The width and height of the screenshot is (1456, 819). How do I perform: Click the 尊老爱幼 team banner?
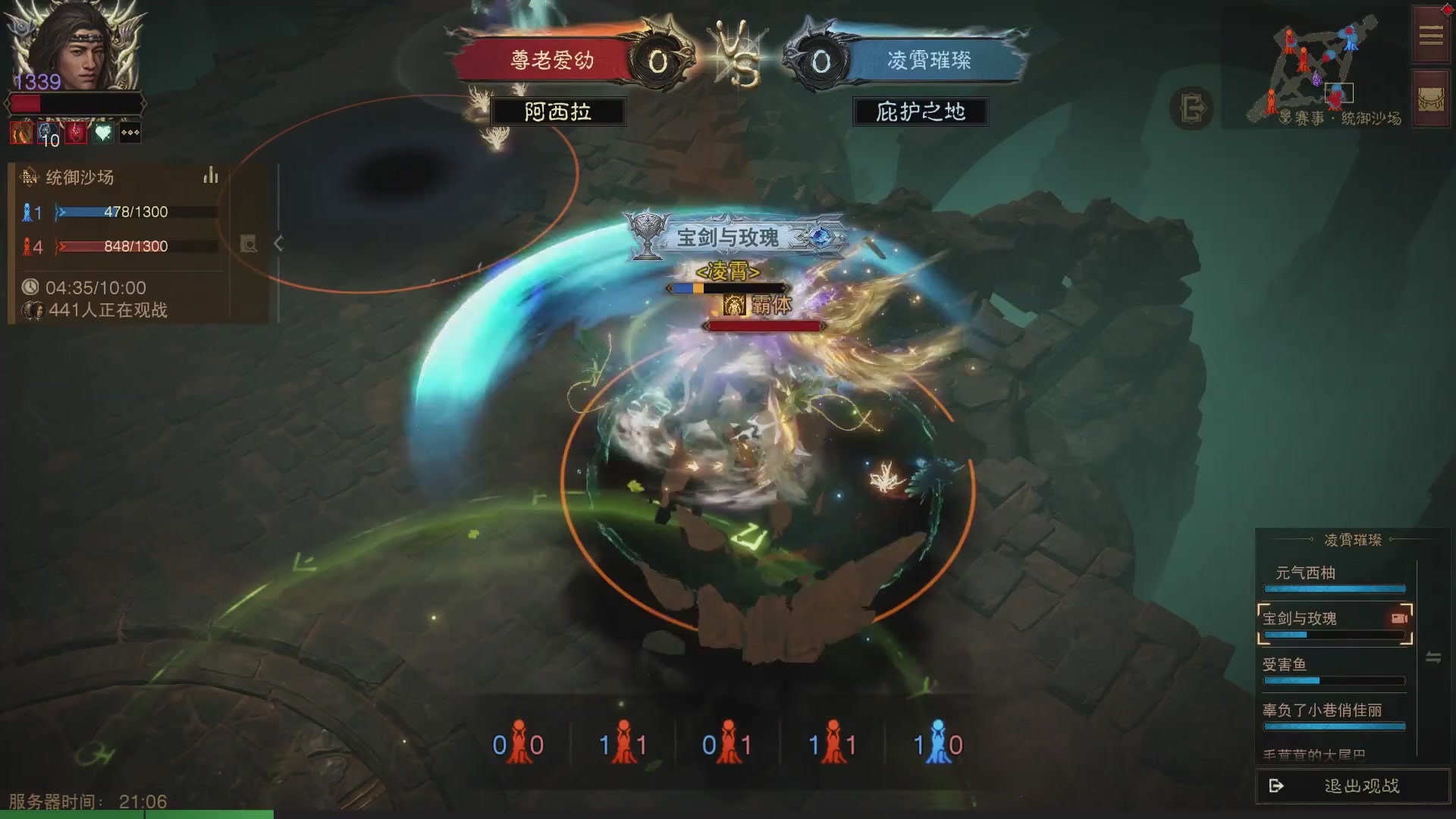click(x=552, y=61)
